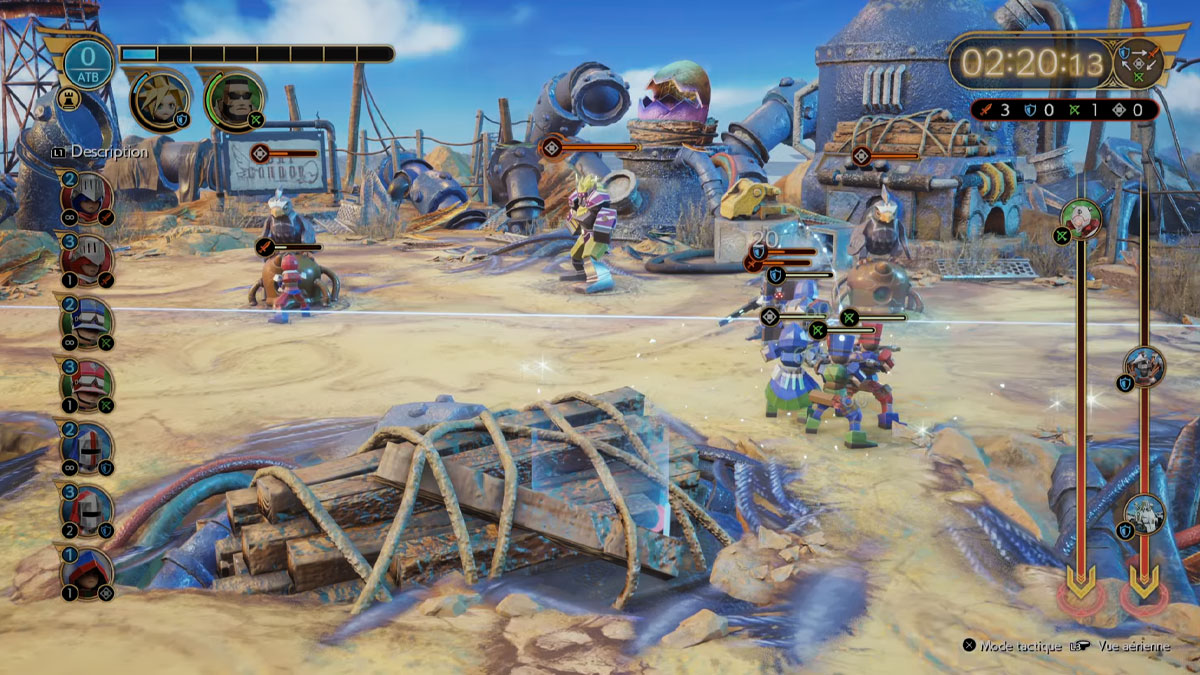Viewport: 1200px width, 675px height.
Task: Select the red-and-white unit marker on the lane track
Action: tap(1081, 217)
